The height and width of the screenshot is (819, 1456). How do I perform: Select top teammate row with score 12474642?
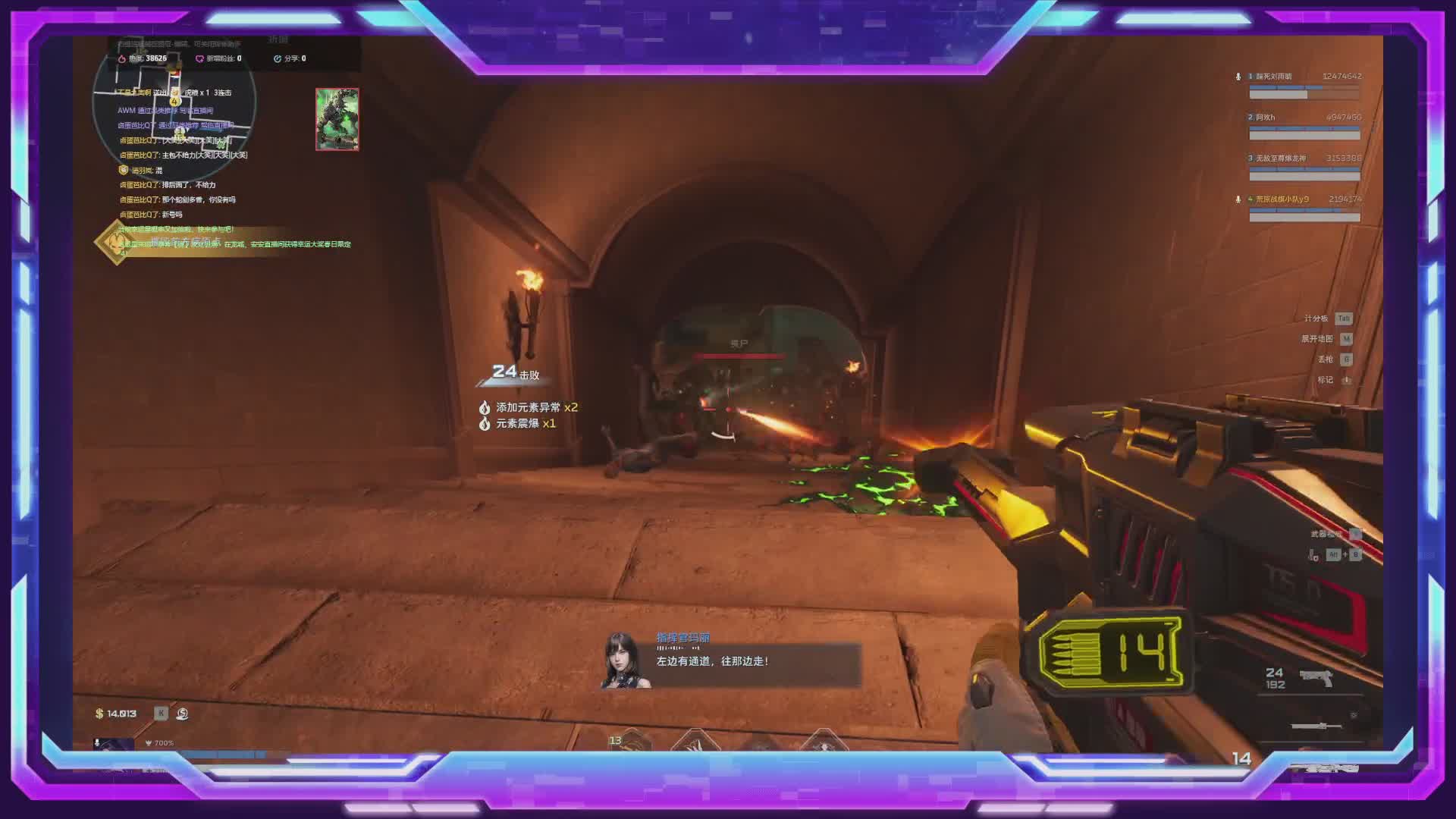coord(1304,85)
